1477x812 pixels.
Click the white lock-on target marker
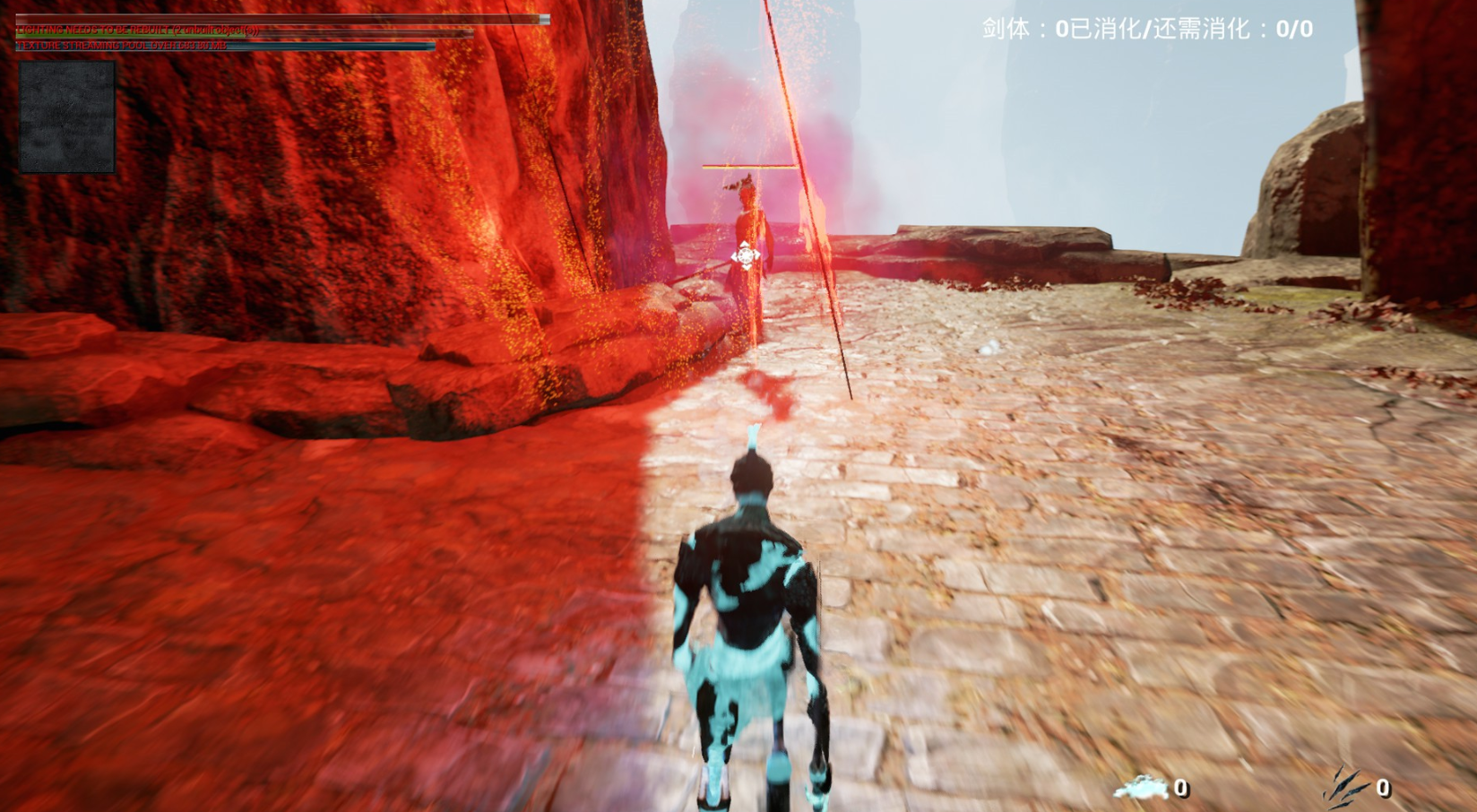point(745,256)
